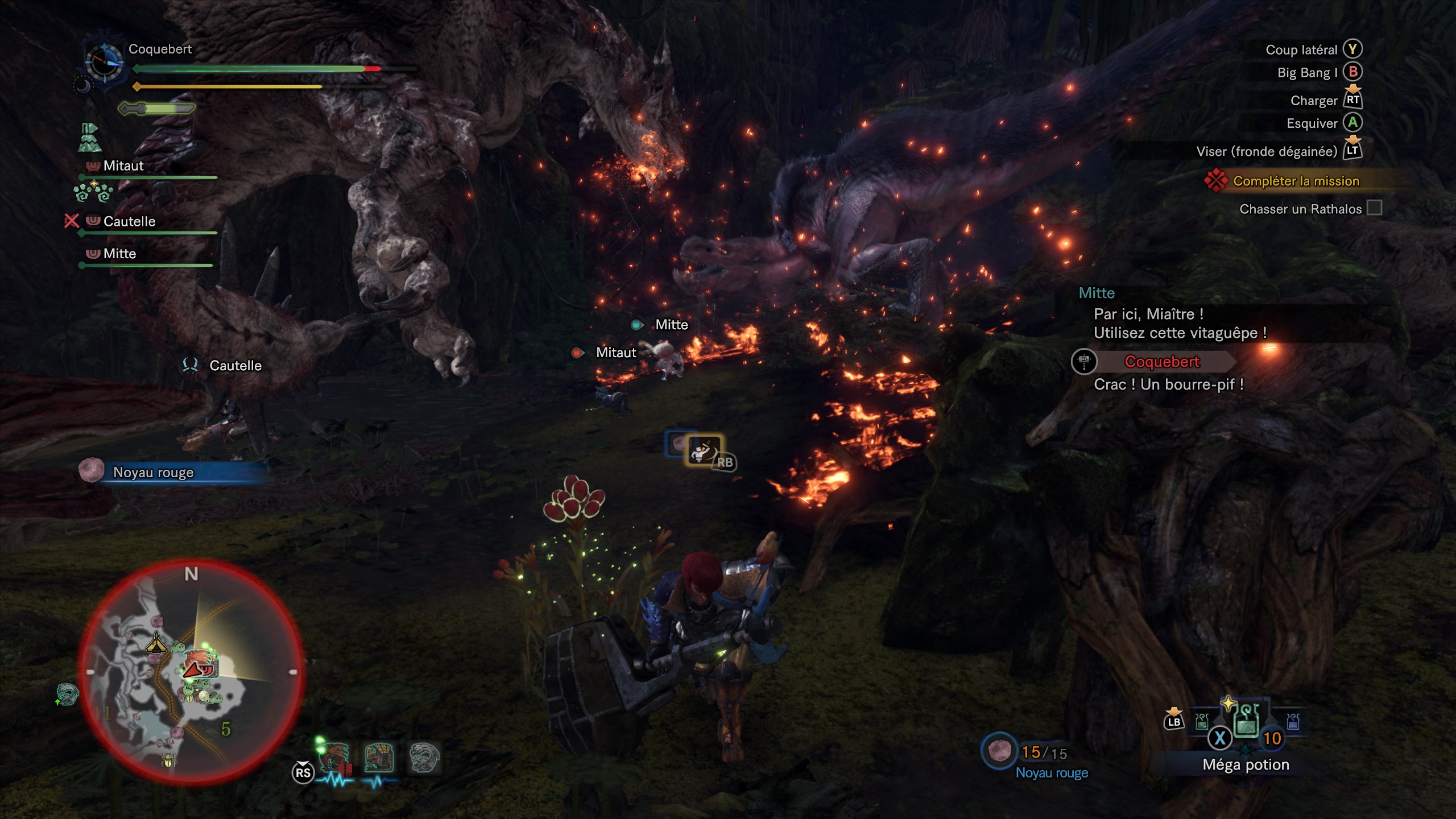Select Mitte's vitaguêpe chat message
Viewport: 1456px width, 819px height.
coord(1179,323)
